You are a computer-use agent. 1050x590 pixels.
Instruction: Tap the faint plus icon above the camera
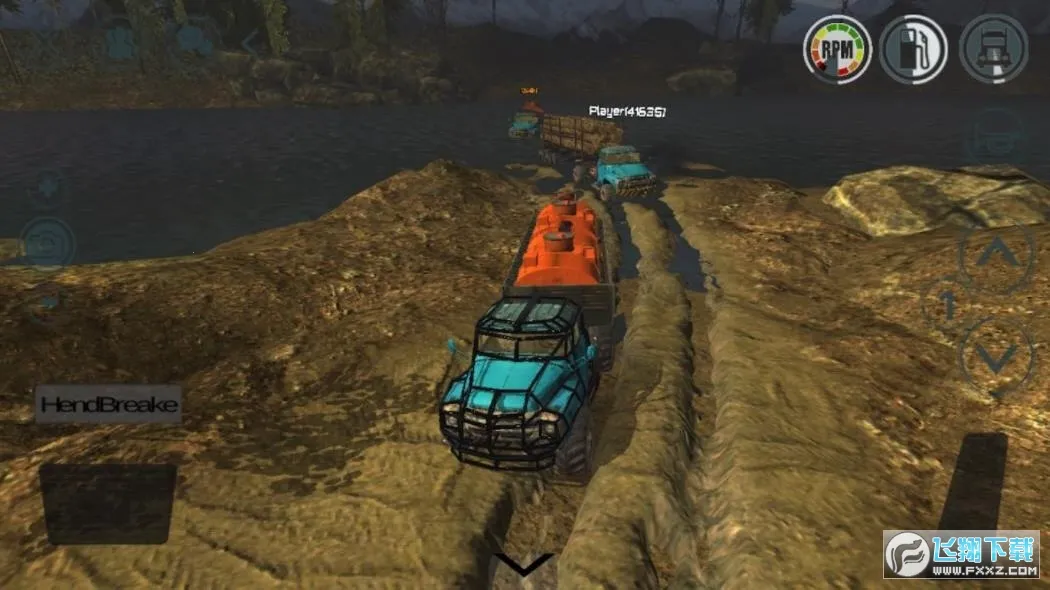pos(46,187)
